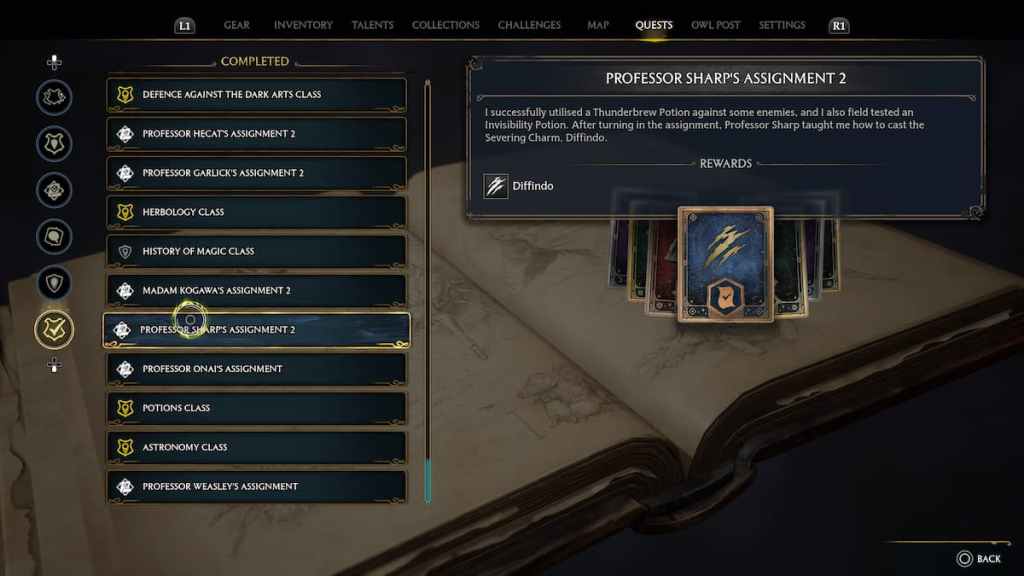1024x576 pixels.
Task: Show the Challenges tab
Action: pos(529,25)
